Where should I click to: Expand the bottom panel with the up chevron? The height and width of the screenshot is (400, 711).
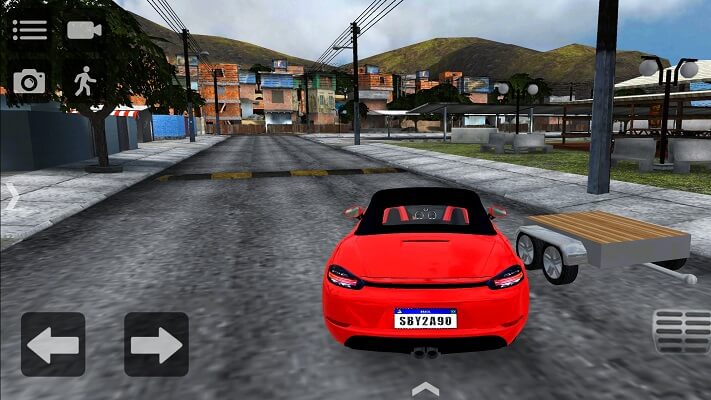tap(425, 388)
